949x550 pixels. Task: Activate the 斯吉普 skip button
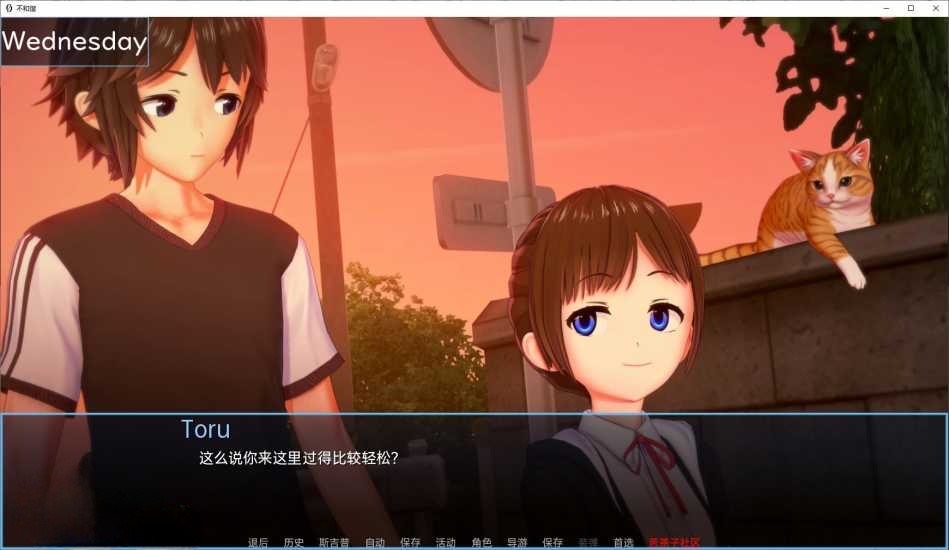point(334,543)
